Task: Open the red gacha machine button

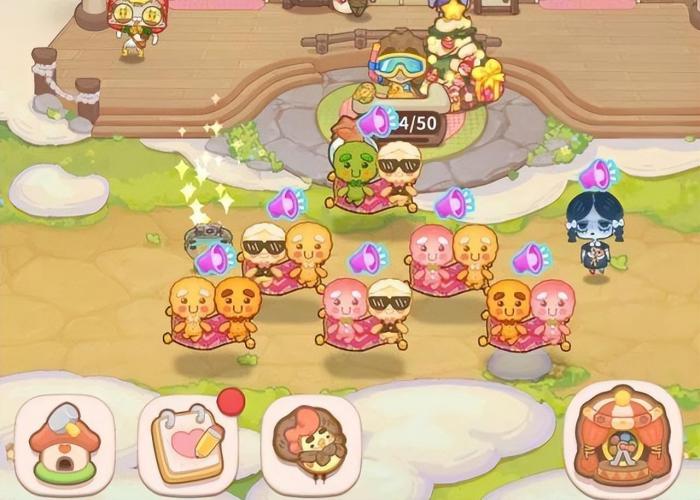Action: pos(622,435)
